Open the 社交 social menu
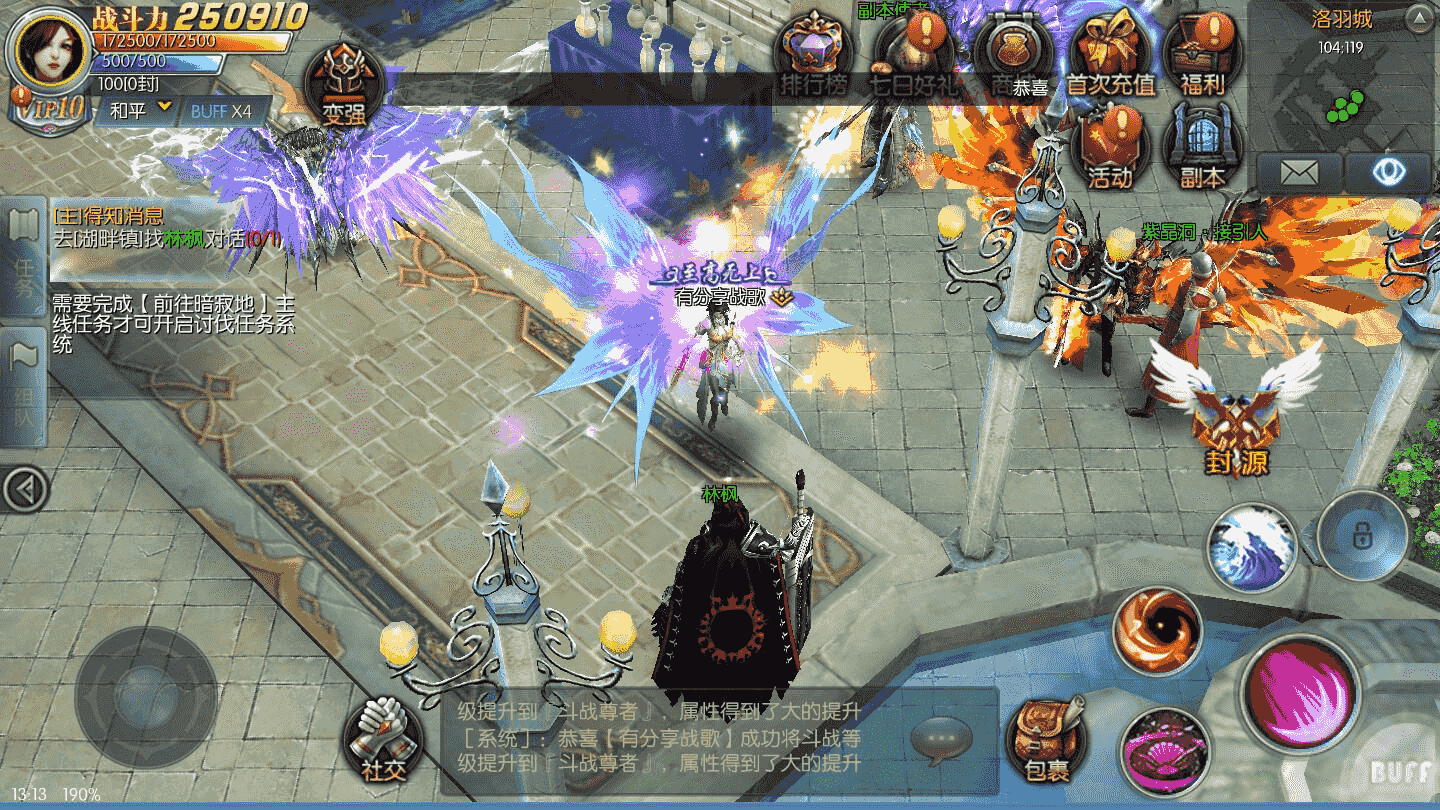 (384, 742)
